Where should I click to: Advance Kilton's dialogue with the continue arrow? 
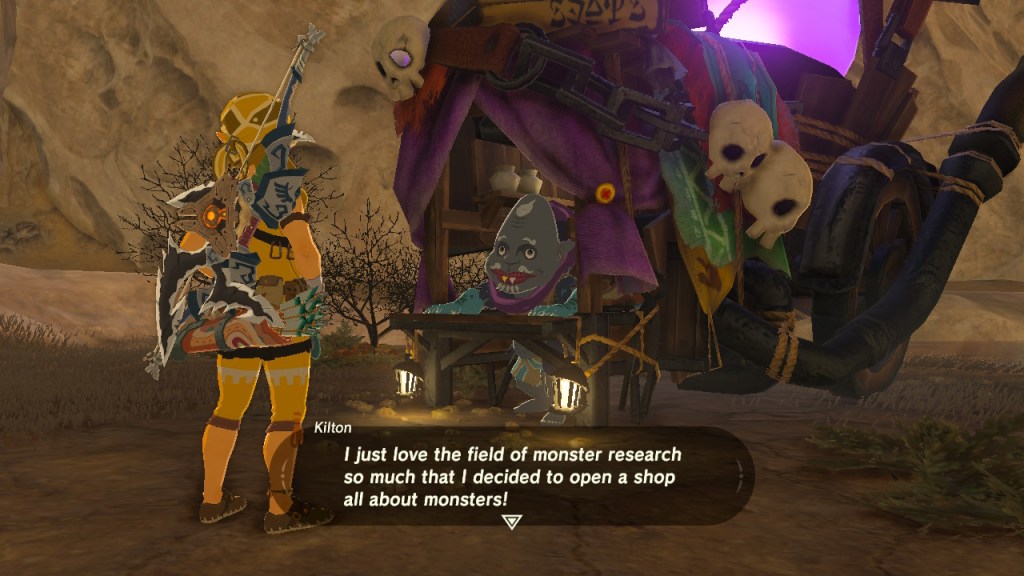(x=511, y=521)
